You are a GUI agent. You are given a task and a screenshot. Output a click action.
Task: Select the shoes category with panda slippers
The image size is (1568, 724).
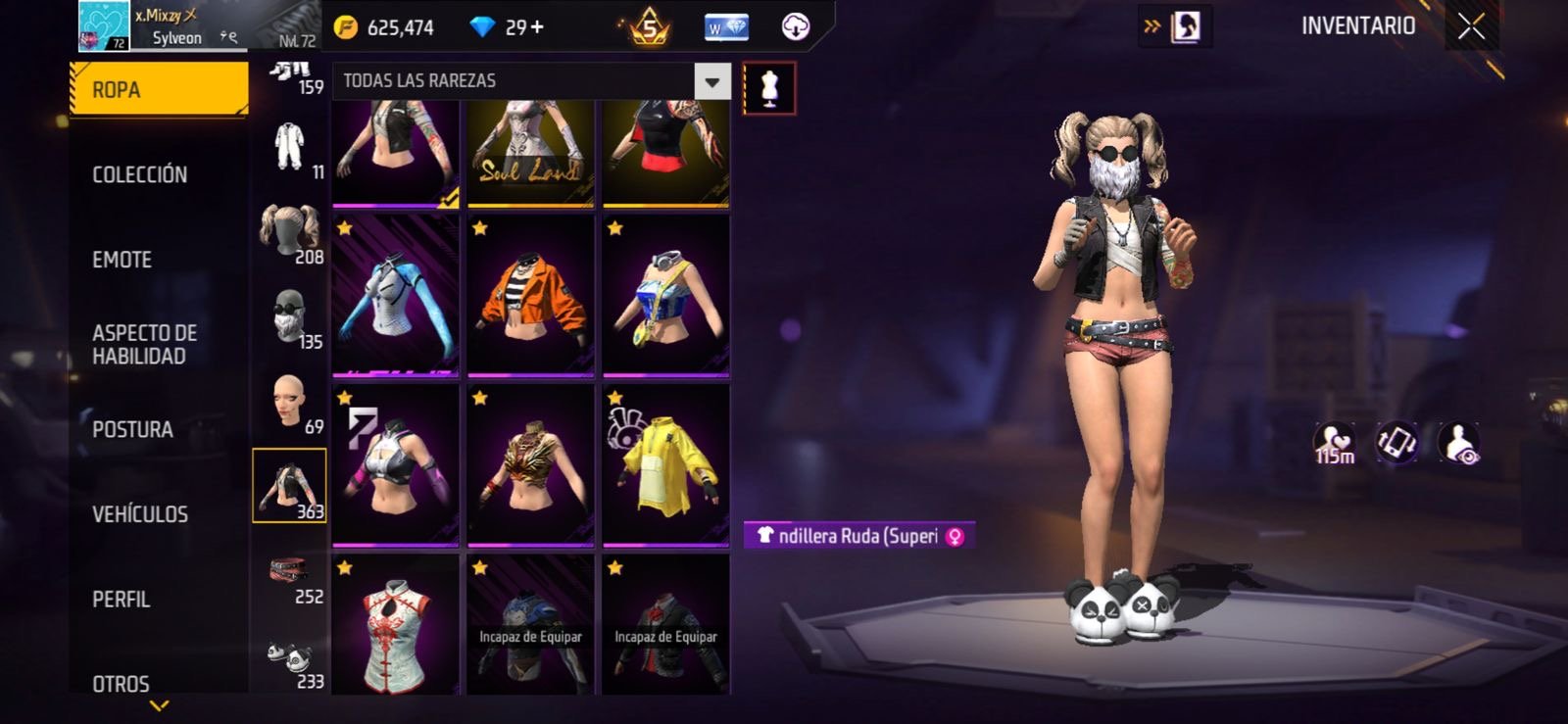click(x=290, y=662)
